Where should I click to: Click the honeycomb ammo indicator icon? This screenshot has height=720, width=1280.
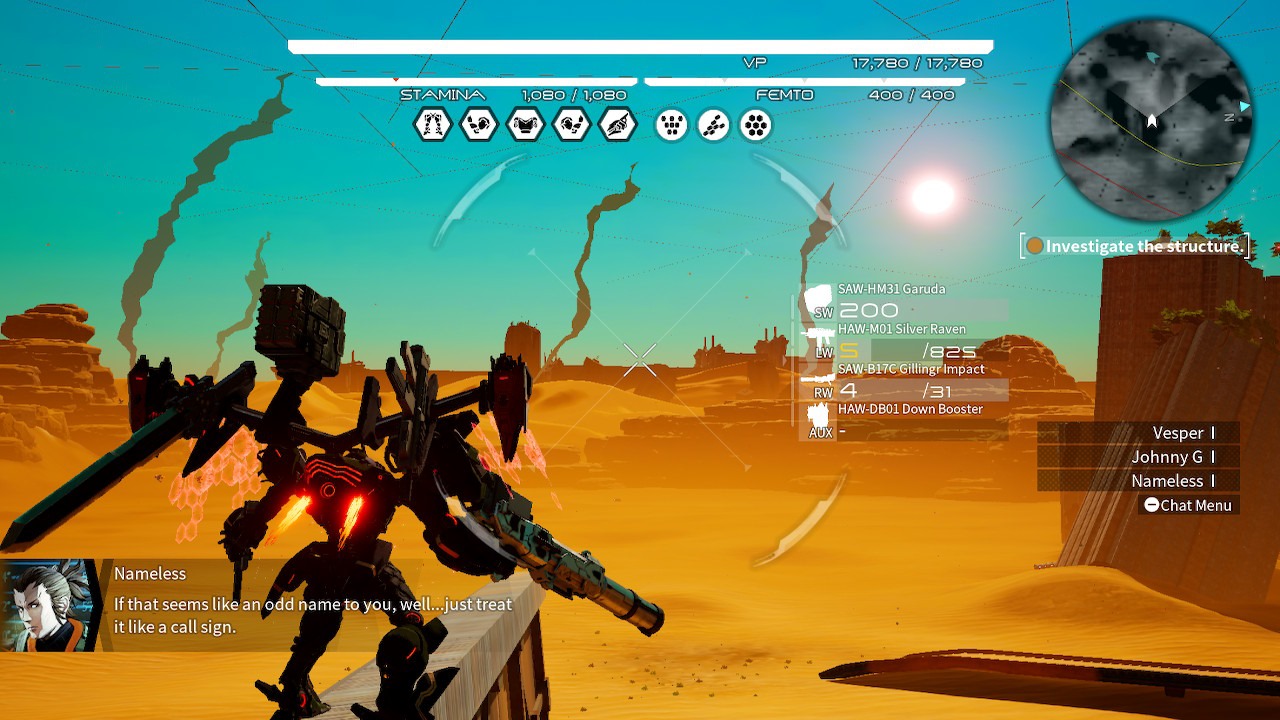tap(755, 124)
